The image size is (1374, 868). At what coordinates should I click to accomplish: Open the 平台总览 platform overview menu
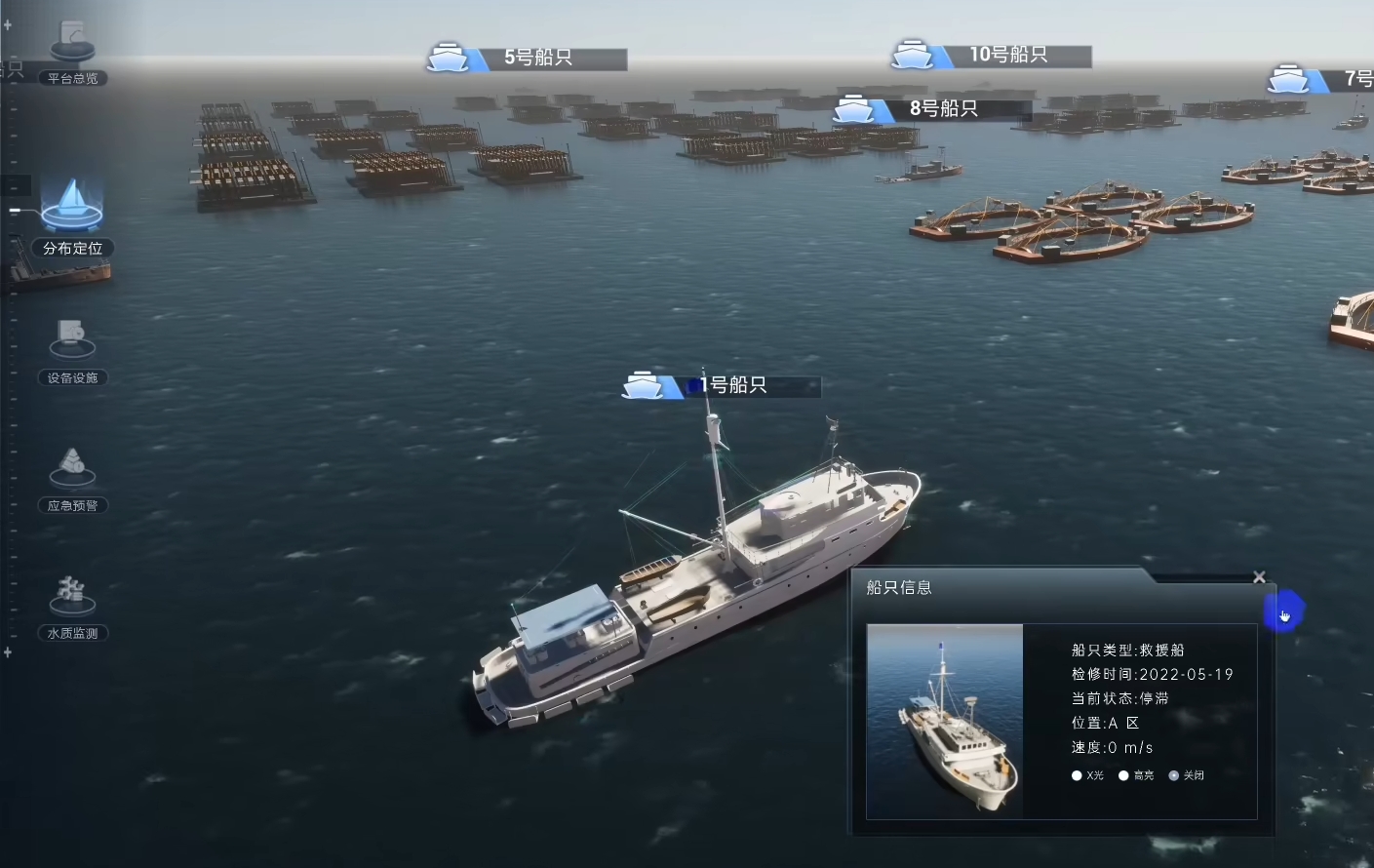point(72,56)
